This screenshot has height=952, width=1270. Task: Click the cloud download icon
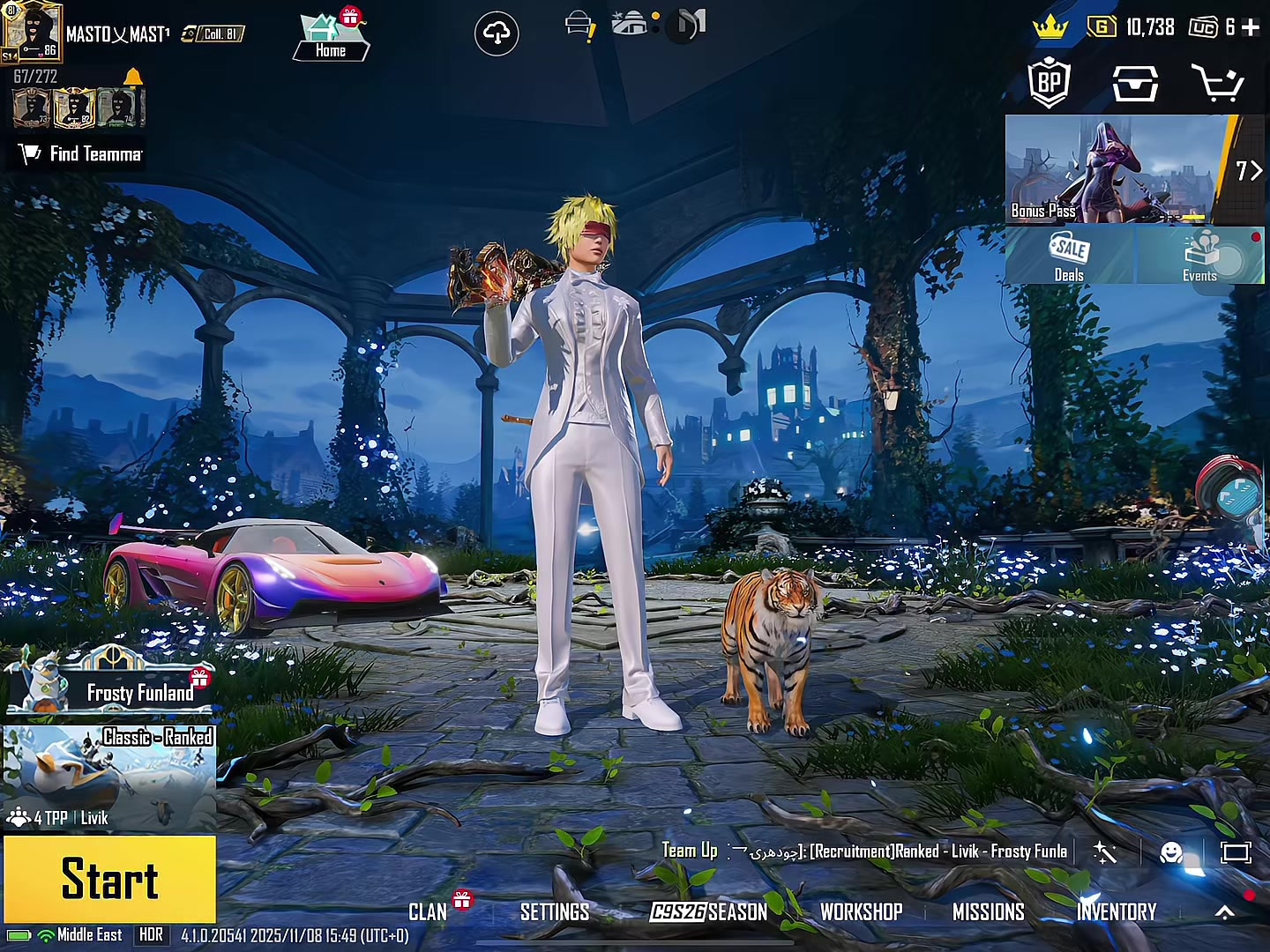tap(497, 34)
